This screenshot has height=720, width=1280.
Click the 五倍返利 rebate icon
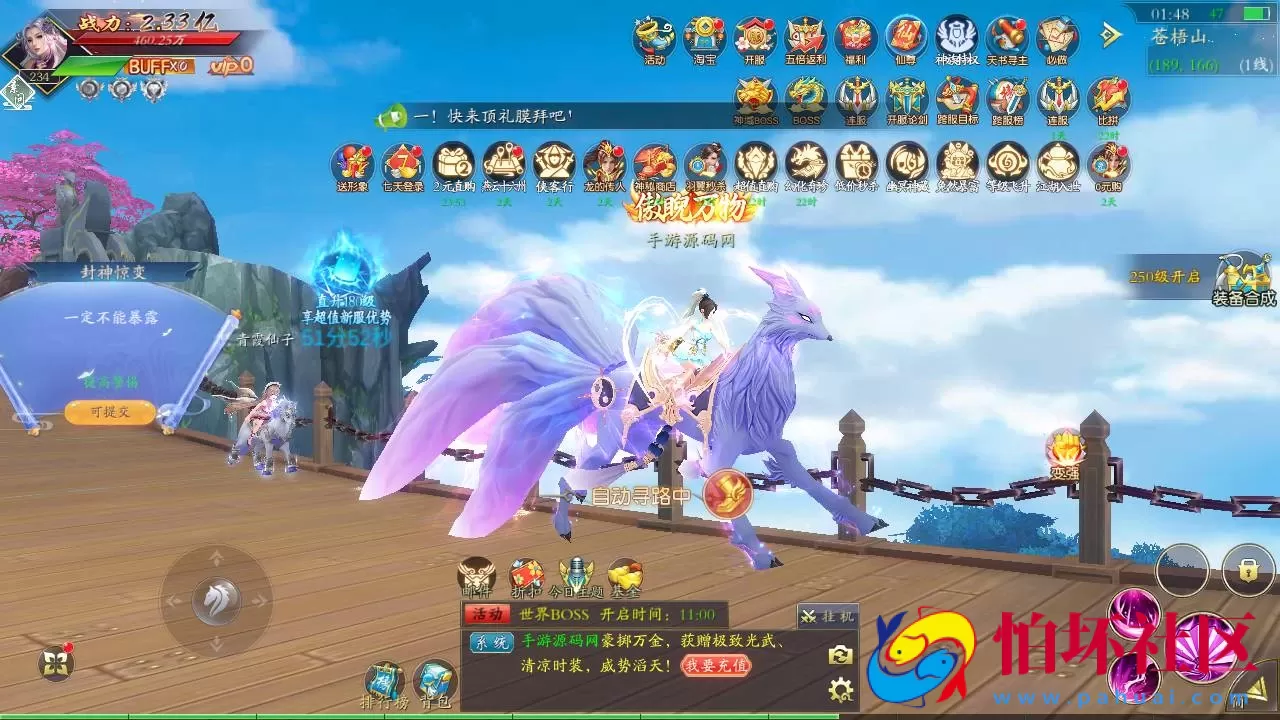[805, 39]
